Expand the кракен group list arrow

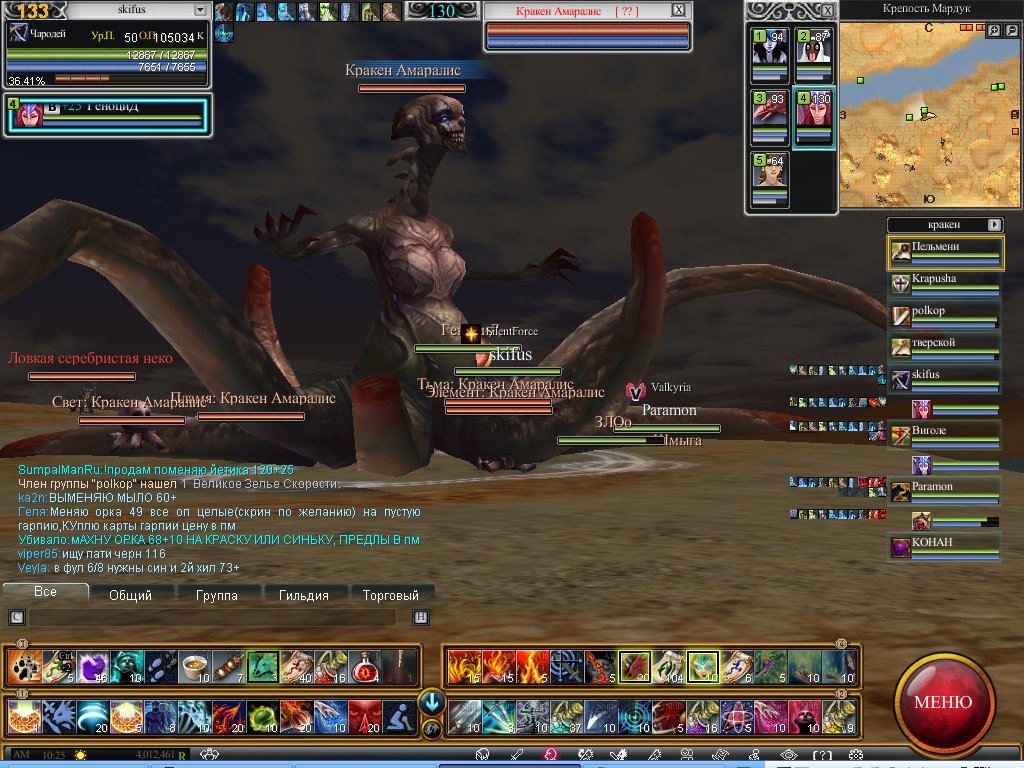pos(994,225)
